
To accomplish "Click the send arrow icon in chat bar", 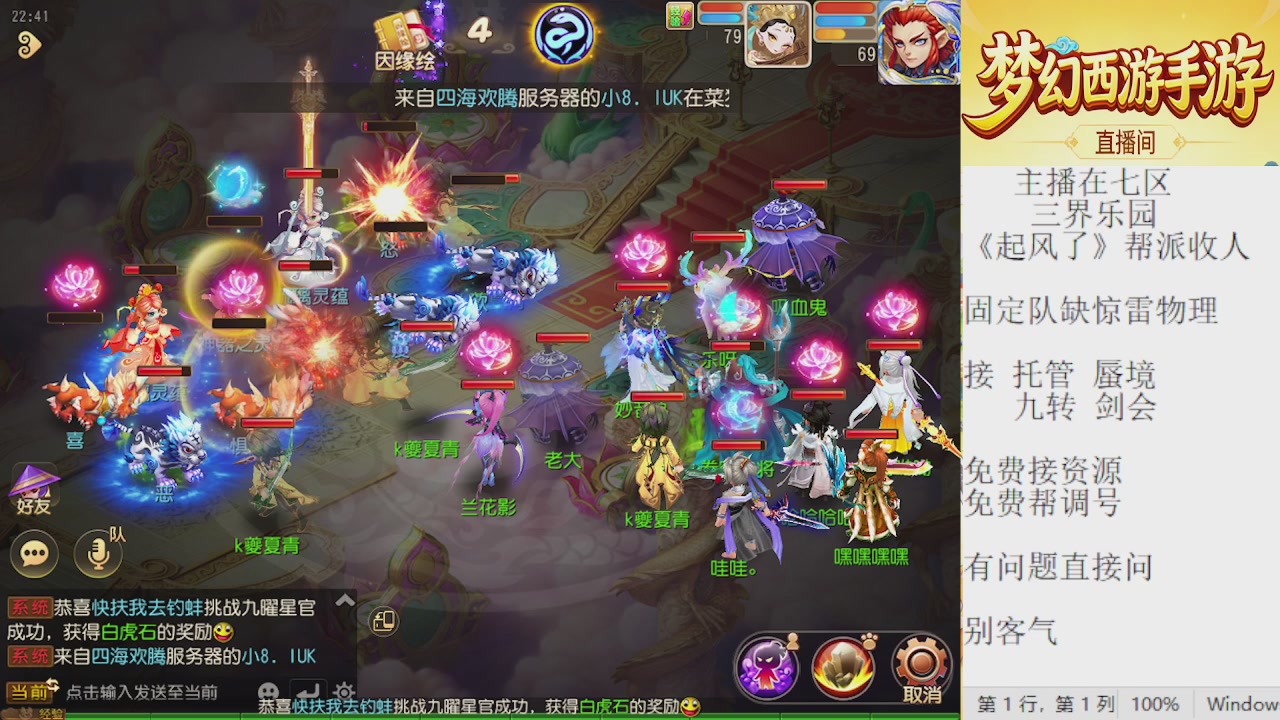I will (x=307, y=692).
